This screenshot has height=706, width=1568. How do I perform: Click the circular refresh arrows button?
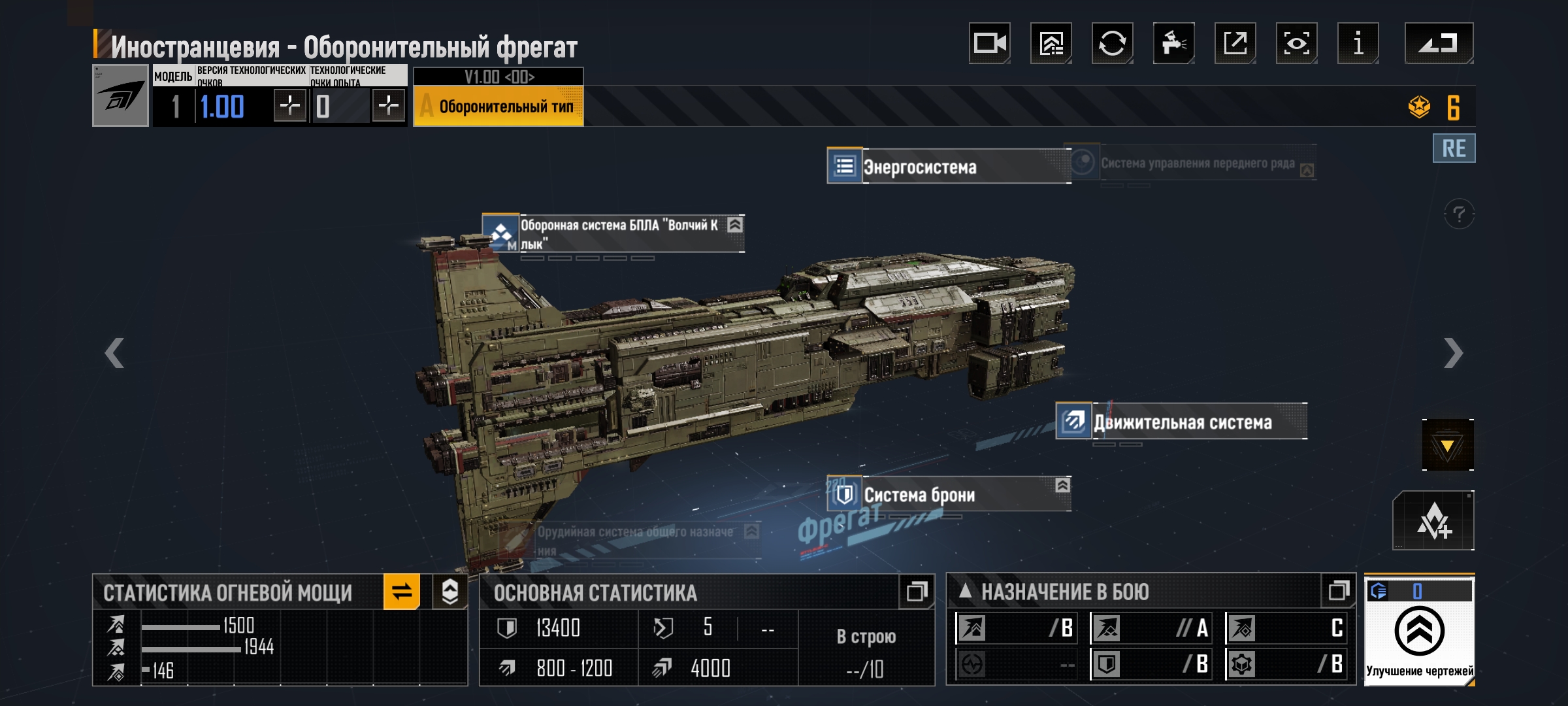click(1112, 43)
